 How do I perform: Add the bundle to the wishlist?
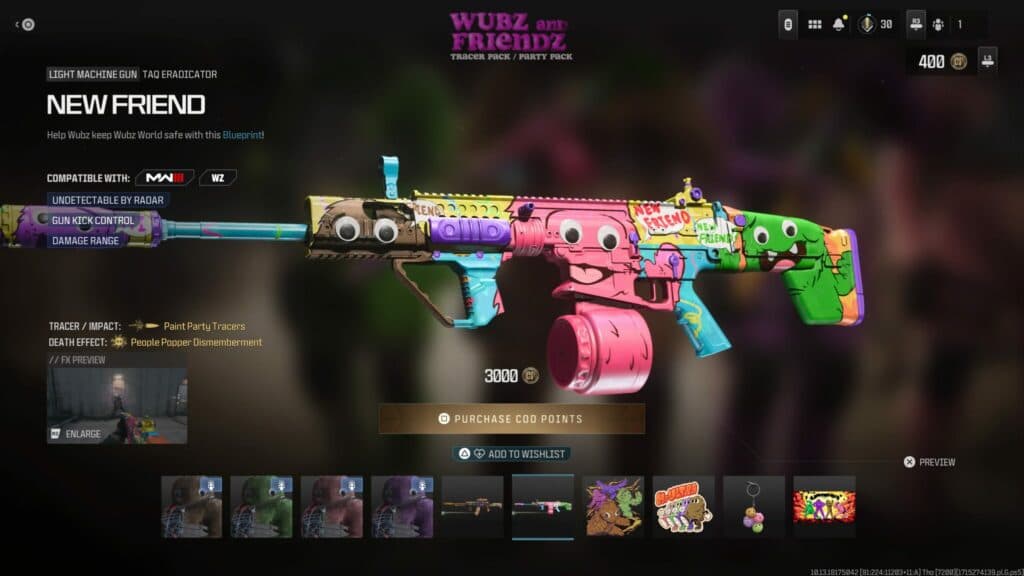click(511, 454)
